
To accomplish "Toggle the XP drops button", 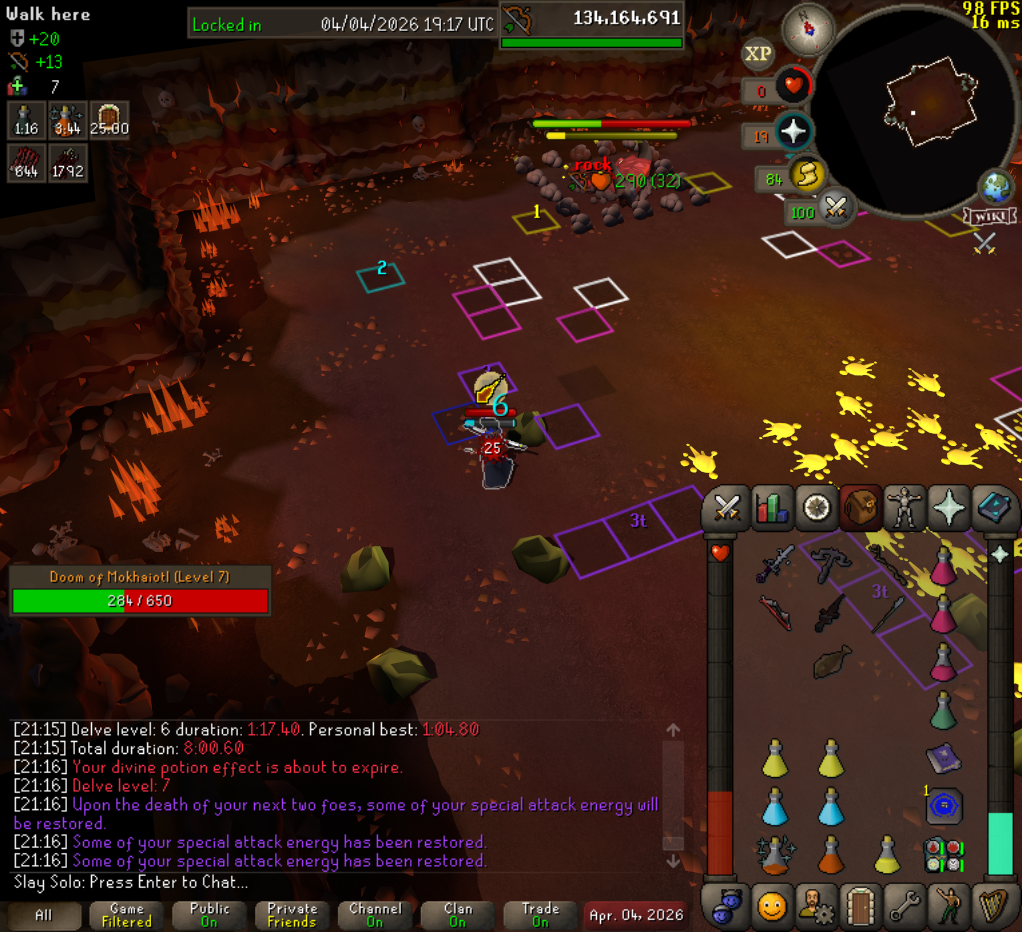I will [x=758, y=53].
